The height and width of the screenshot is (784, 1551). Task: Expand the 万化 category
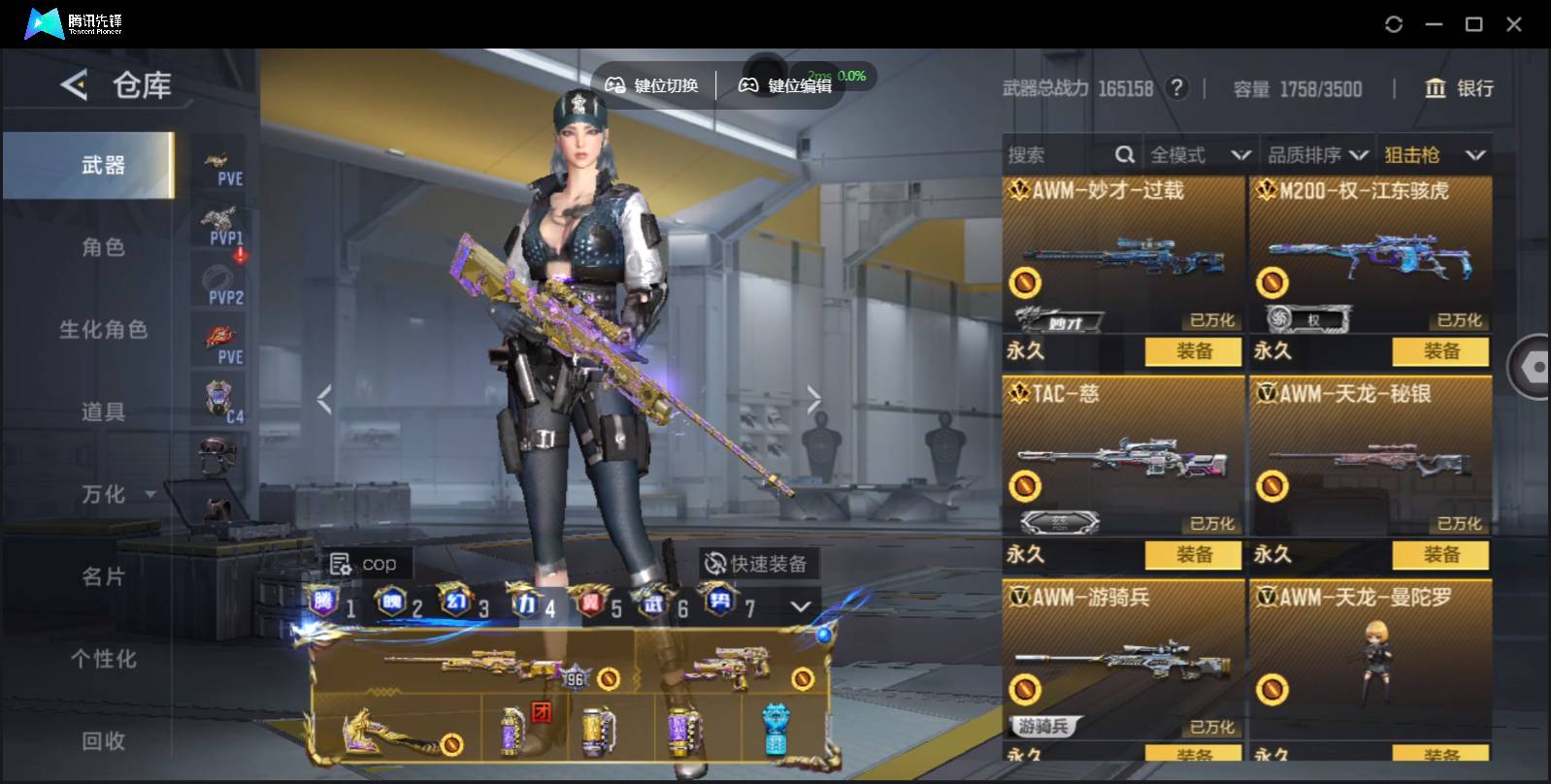(115, 495)
